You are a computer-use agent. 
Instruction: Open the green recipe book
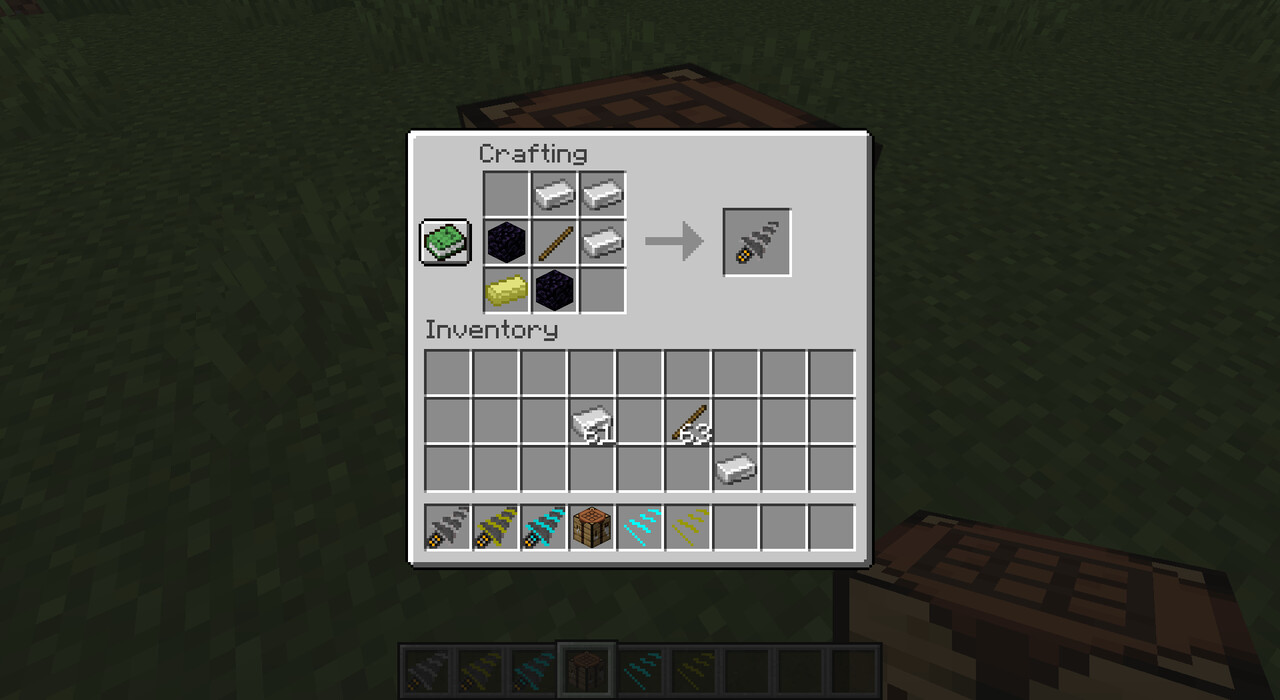(x=444, y=243)
